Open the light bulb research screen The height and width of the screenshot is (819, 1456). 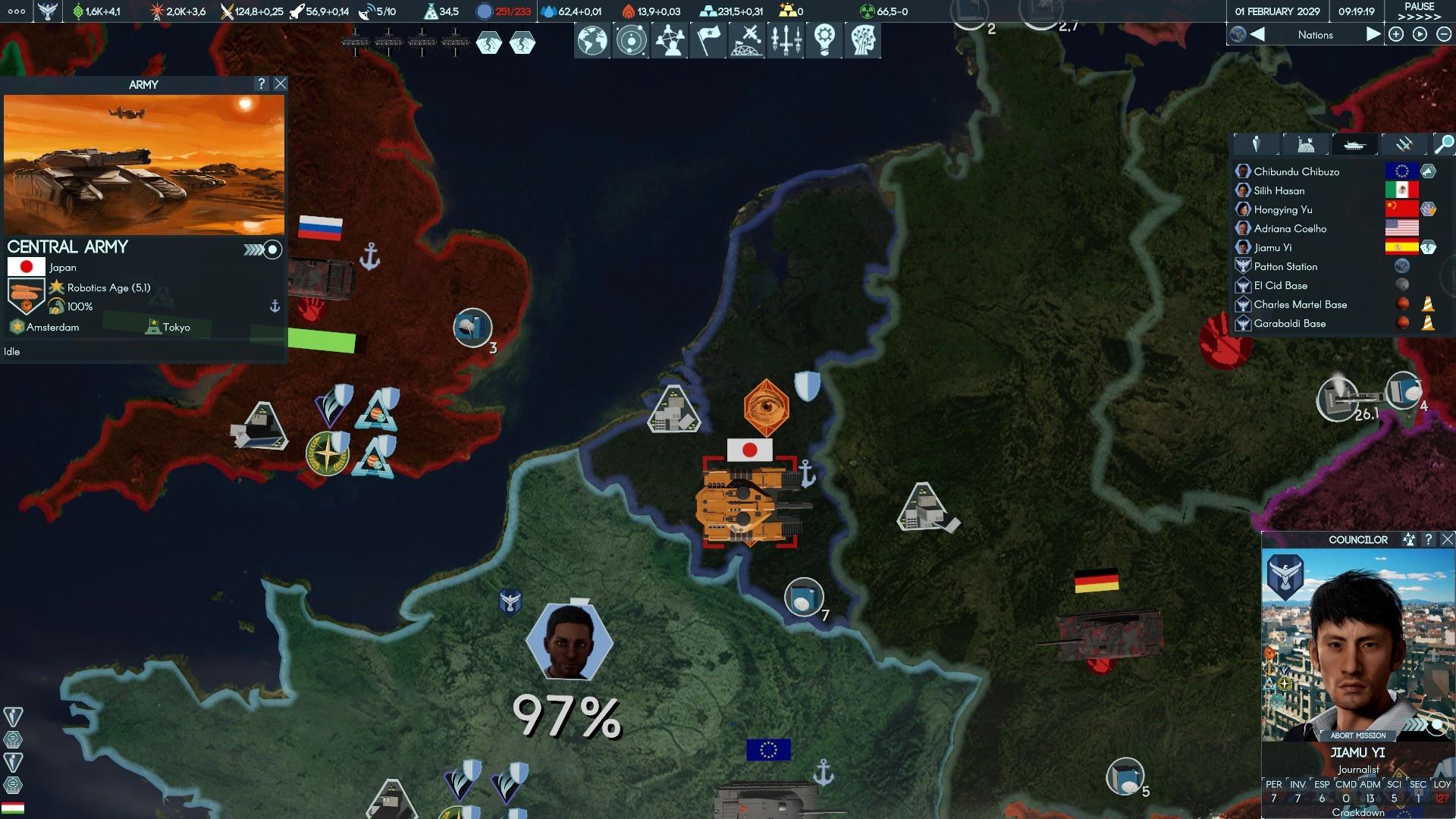824,39
